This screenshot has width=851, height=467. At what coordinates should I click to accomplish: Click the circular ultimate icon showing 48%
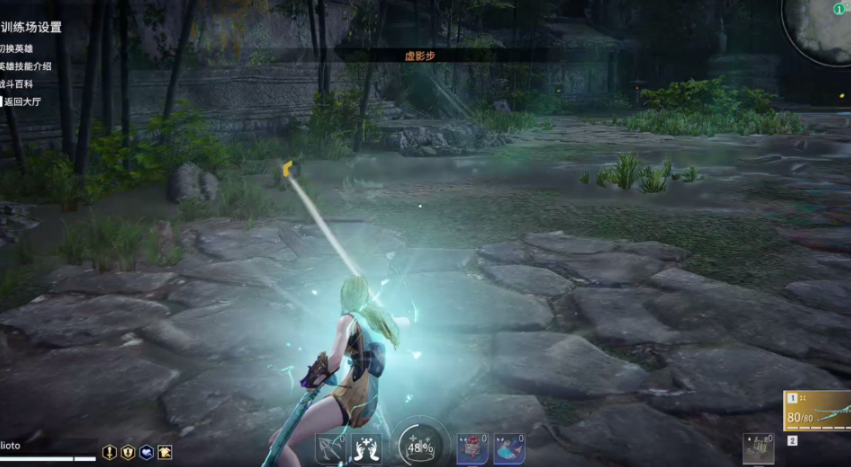419,446
